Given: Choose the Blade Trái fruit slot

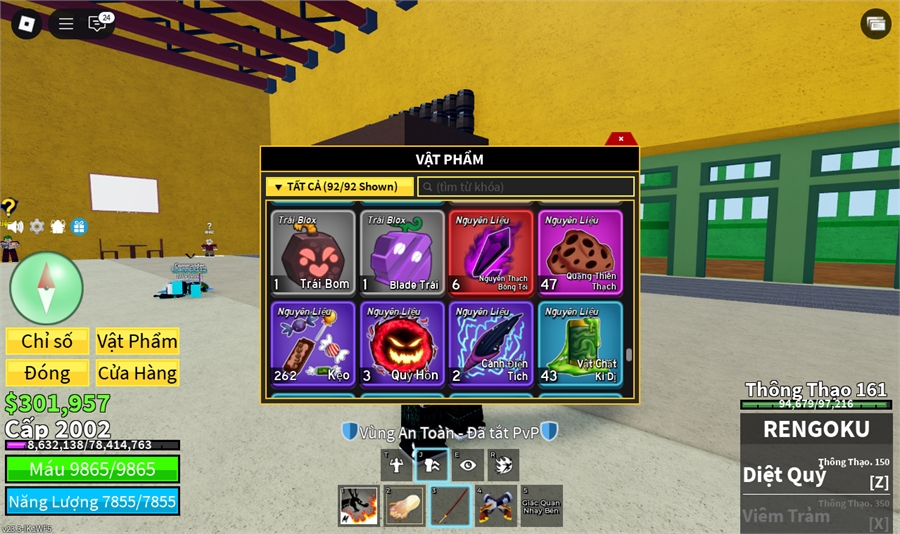Looking at the screenshot, I should pyautogui.click(x=402, y=252).
